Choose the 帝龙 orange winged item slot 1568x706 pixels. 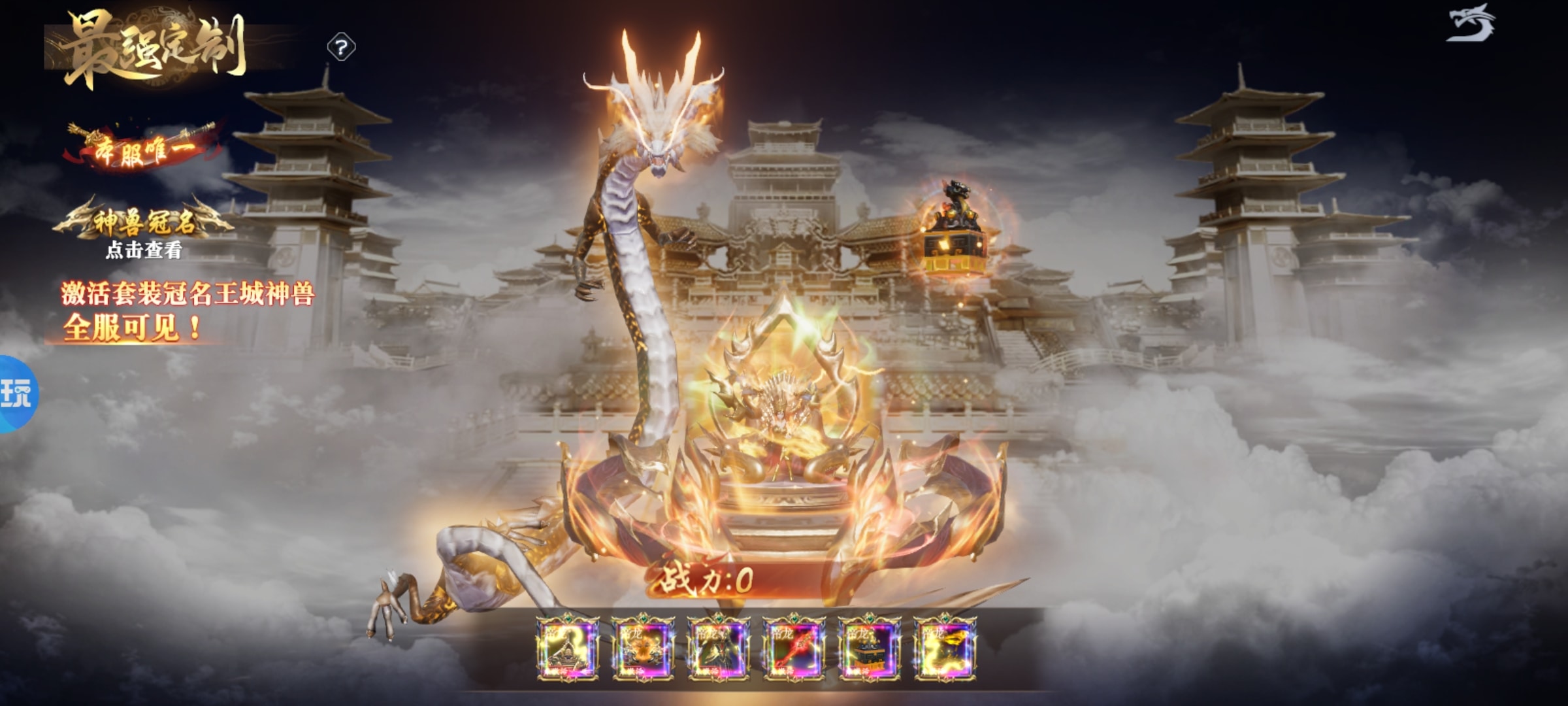(643, 648)
